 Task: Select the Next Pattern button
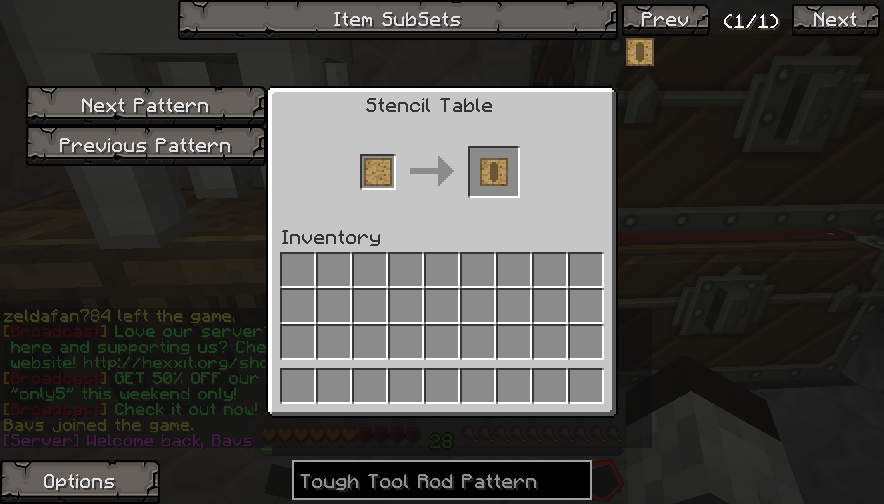tap(145, 105)
